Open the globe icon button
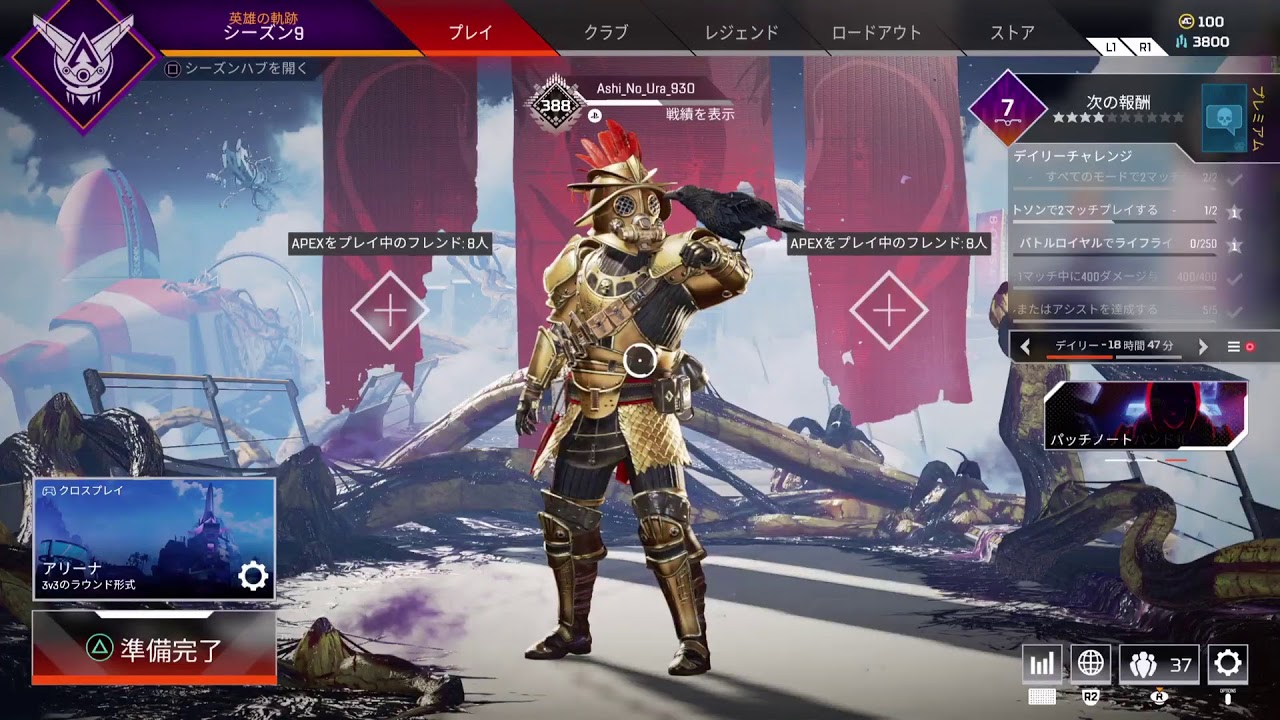This screenshot has width=1280, height=720. click(x=1090, y=663)
